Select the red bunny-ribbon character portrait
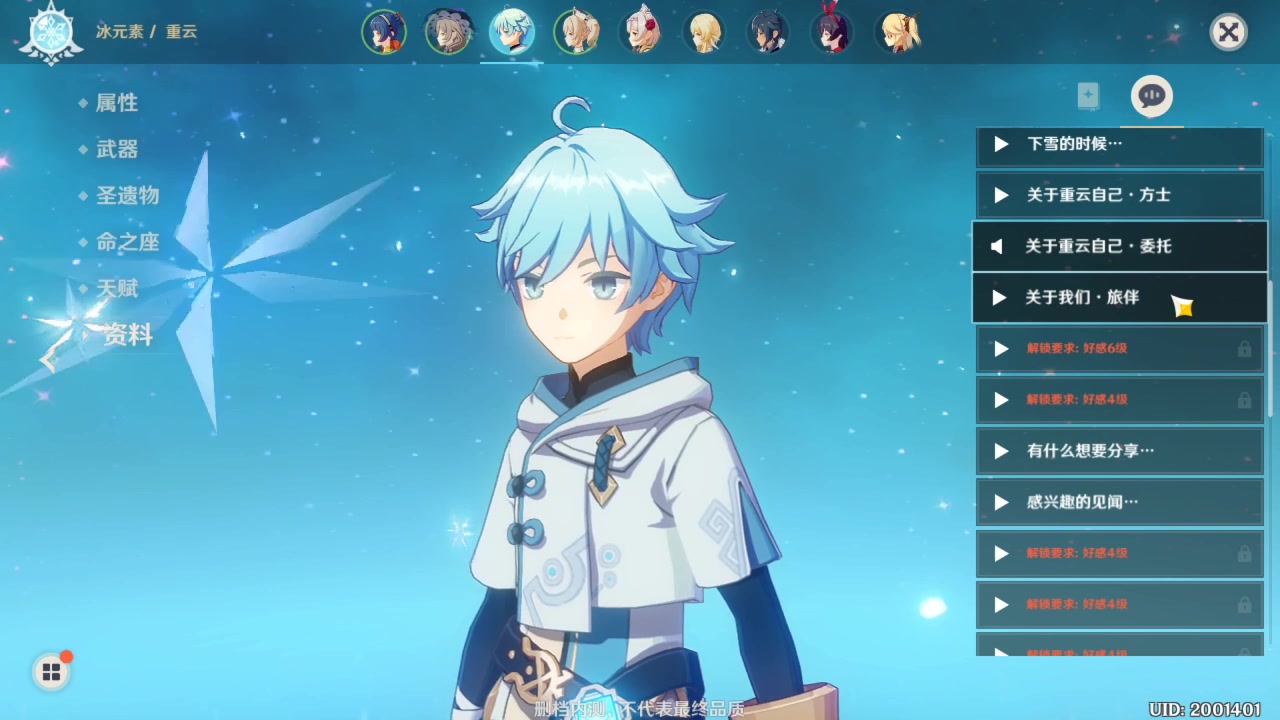This screenshot has width=1280, height=720. (832, 32)
